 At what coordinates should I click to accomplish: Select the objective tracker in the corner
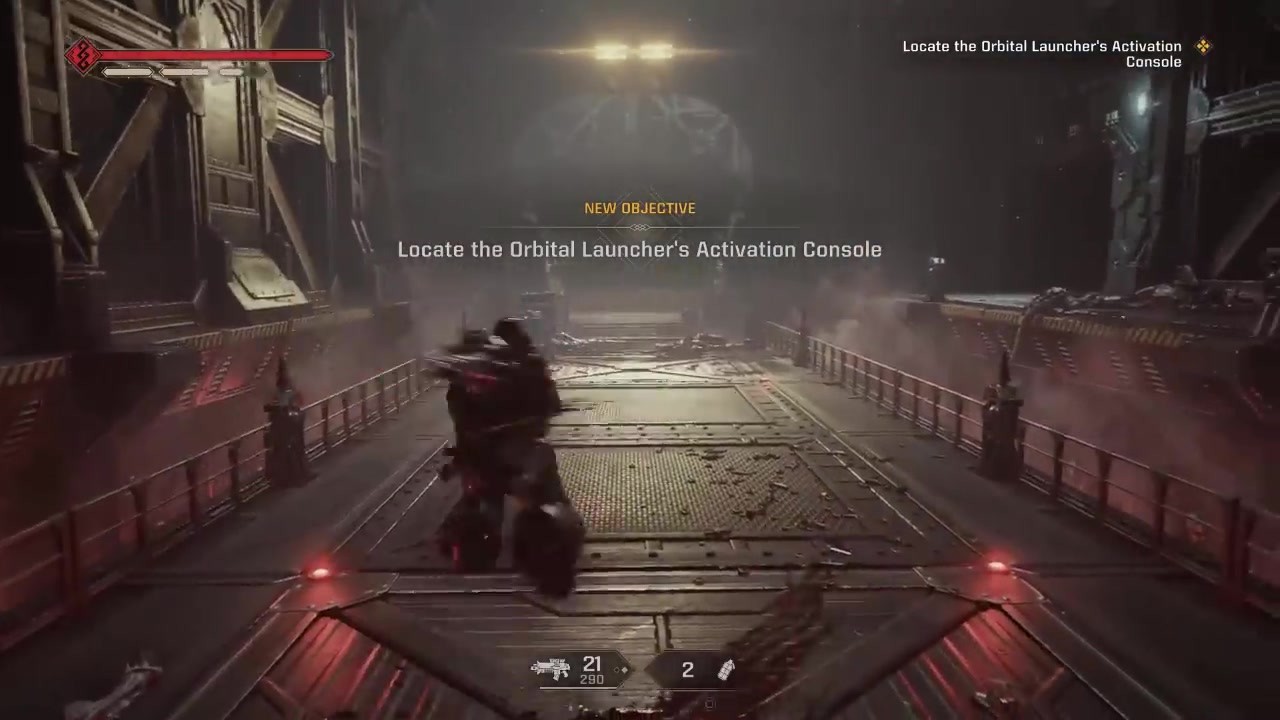click(1042, 54)
